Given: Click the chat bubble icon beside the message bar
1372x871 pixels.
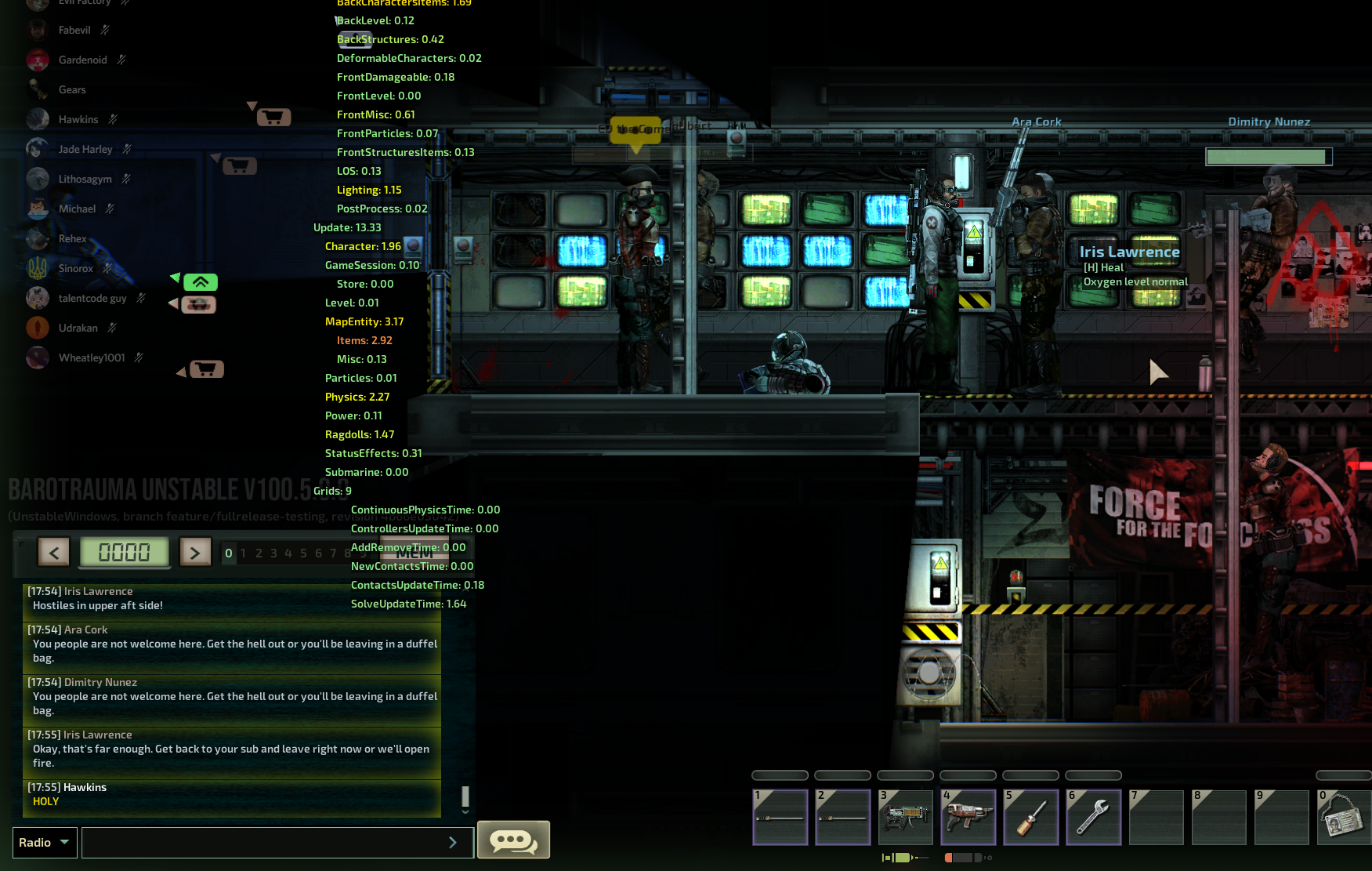Looking at the screenshot, I should pyautogui.click(x=513, y=840).
